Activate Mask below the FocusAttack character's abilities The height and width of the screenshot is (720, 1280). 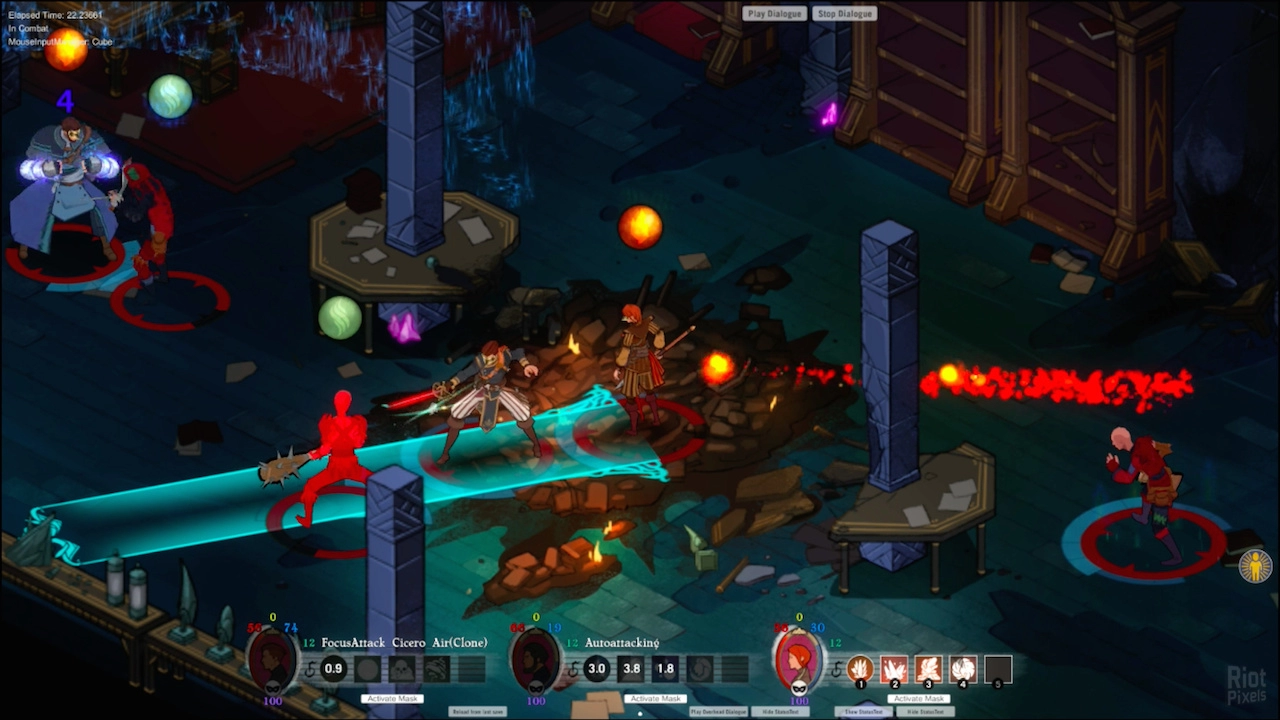click(393, 699)
